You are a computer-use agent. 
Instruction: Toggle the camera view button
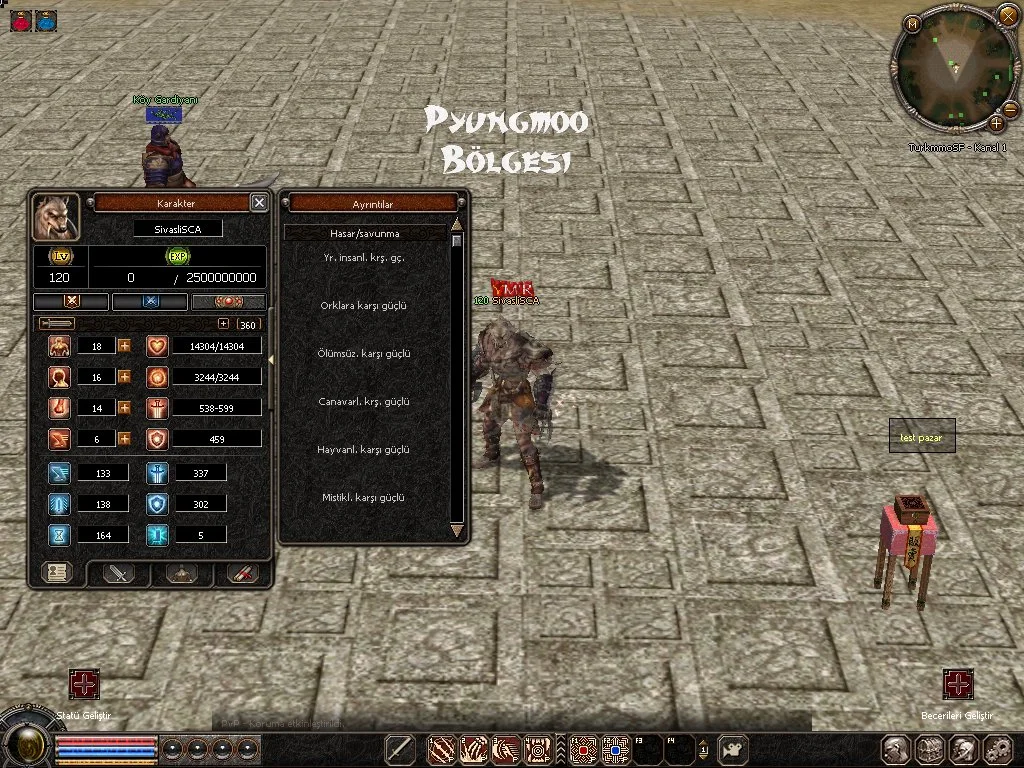coord(734,748)
